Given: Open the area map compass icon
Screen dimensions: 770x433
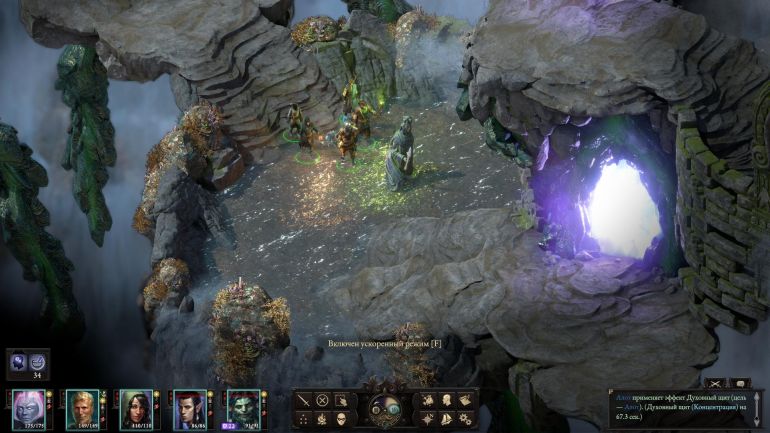Looking at the screenshot, I should click(x=428, y=419).
